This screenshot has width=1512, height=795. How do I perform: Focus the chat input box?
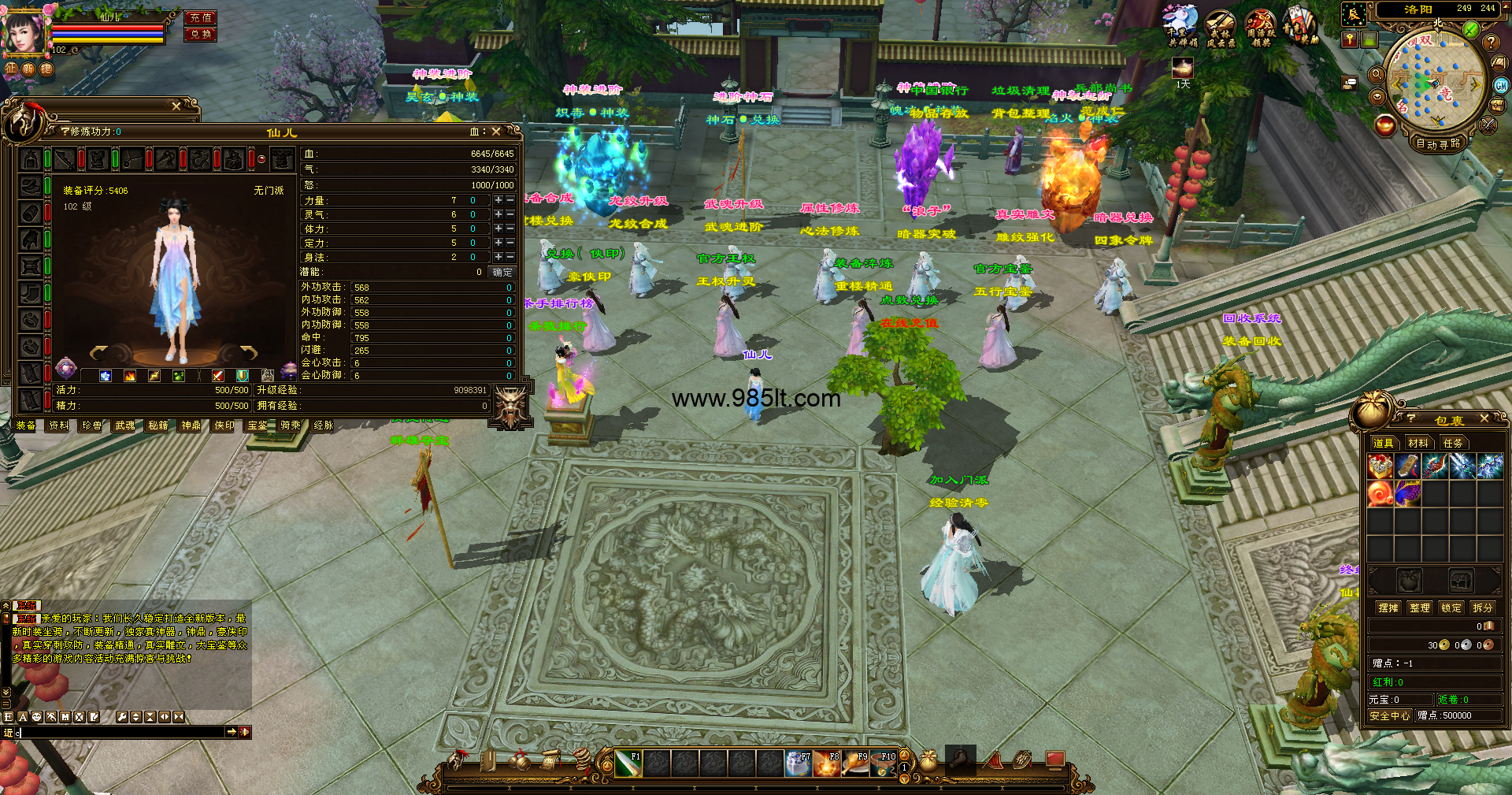[x=118, y=732]
